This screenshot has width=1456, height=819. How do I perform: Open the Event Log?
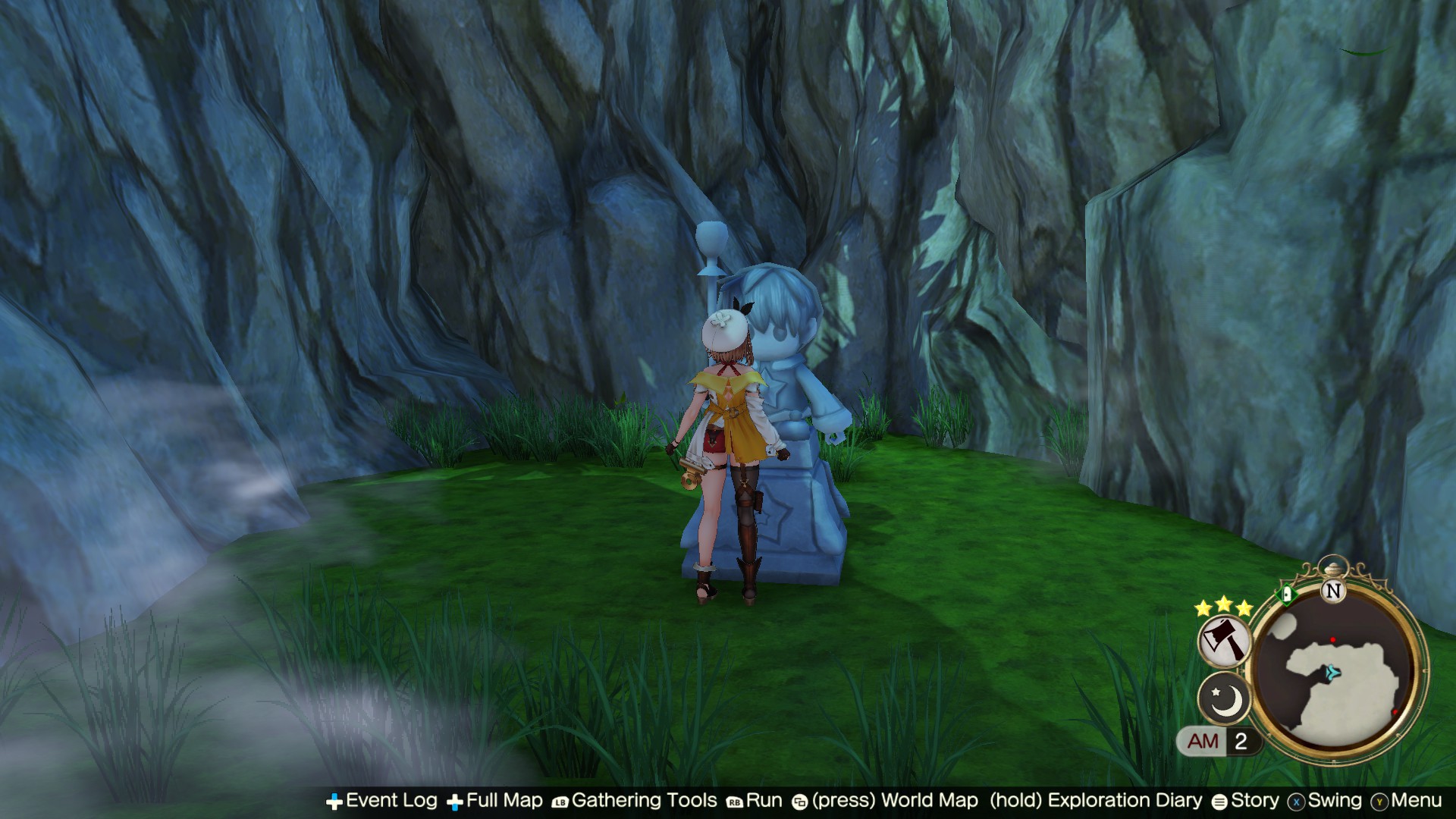point(391,801)
